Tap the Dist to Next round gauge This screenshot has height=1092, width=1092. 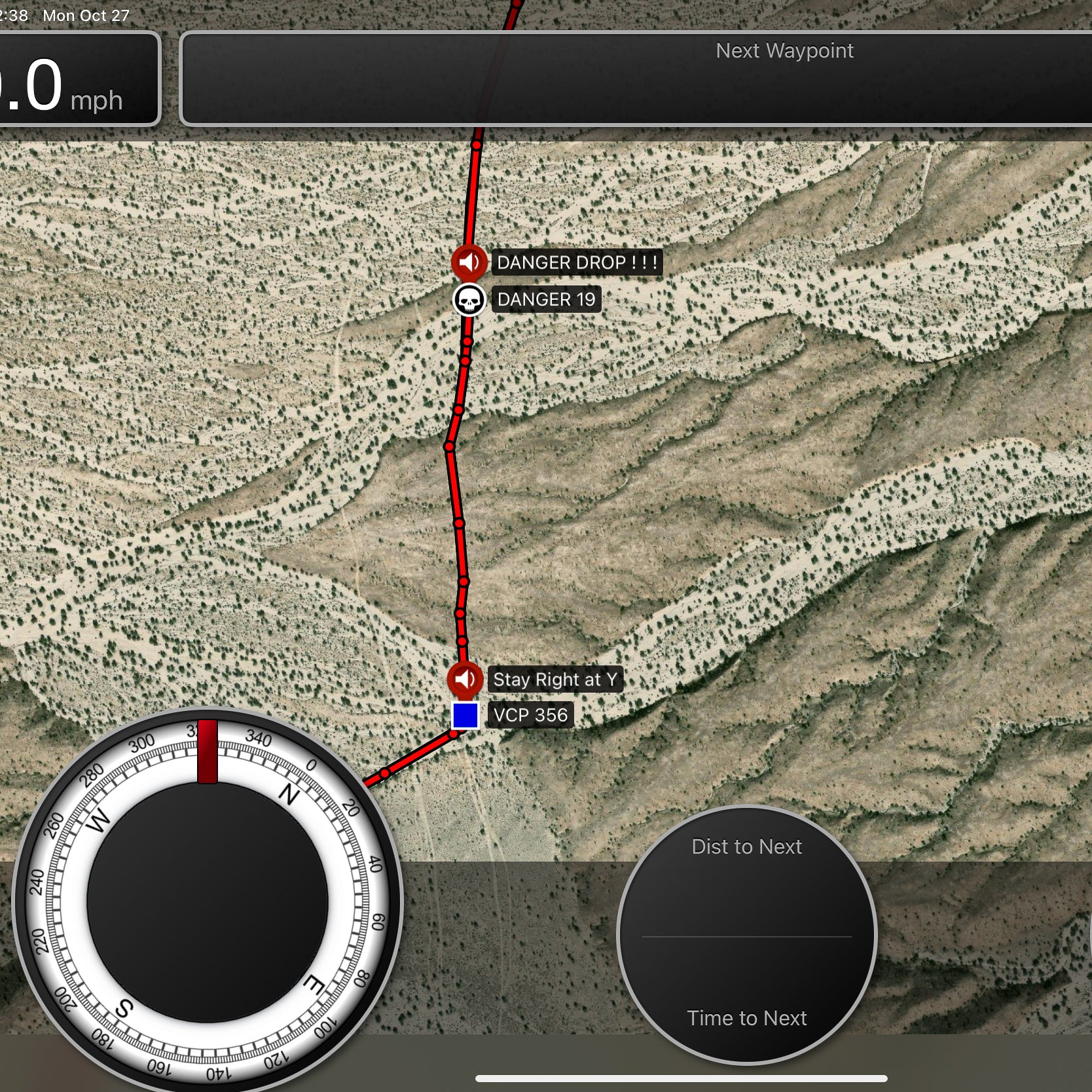click(746, 934)
